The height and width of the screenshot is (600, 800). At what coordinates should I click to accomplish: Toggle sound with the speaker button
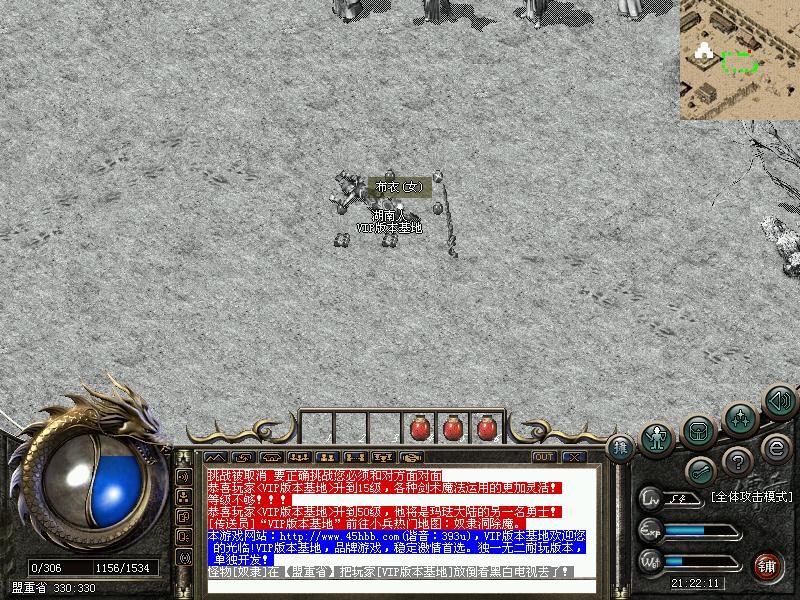pyautogui.click(x=779, y=401)
